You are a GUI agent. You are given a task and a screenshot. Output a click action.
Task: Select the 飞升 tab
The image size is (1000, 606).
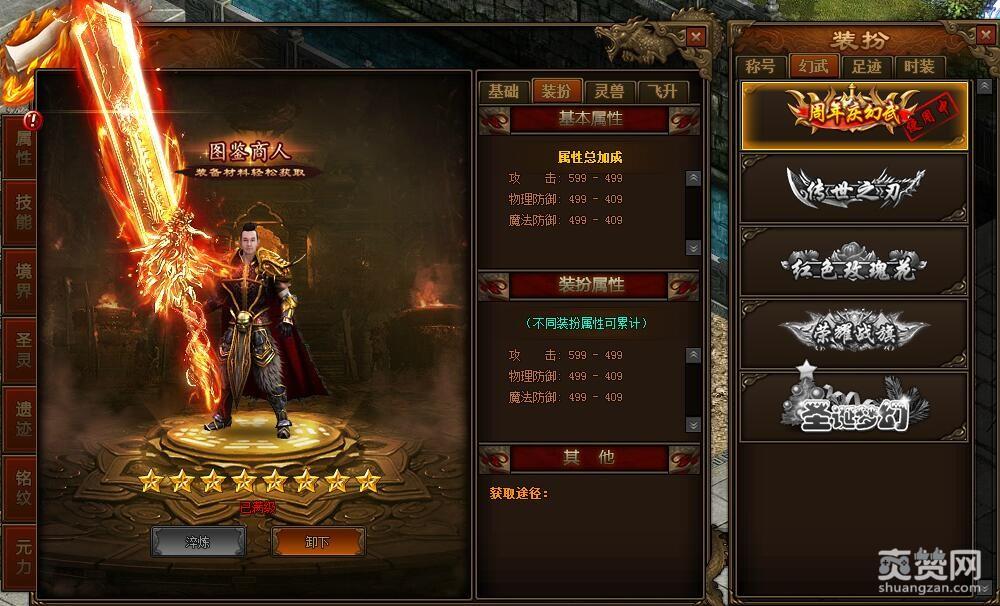click(662, 91)
